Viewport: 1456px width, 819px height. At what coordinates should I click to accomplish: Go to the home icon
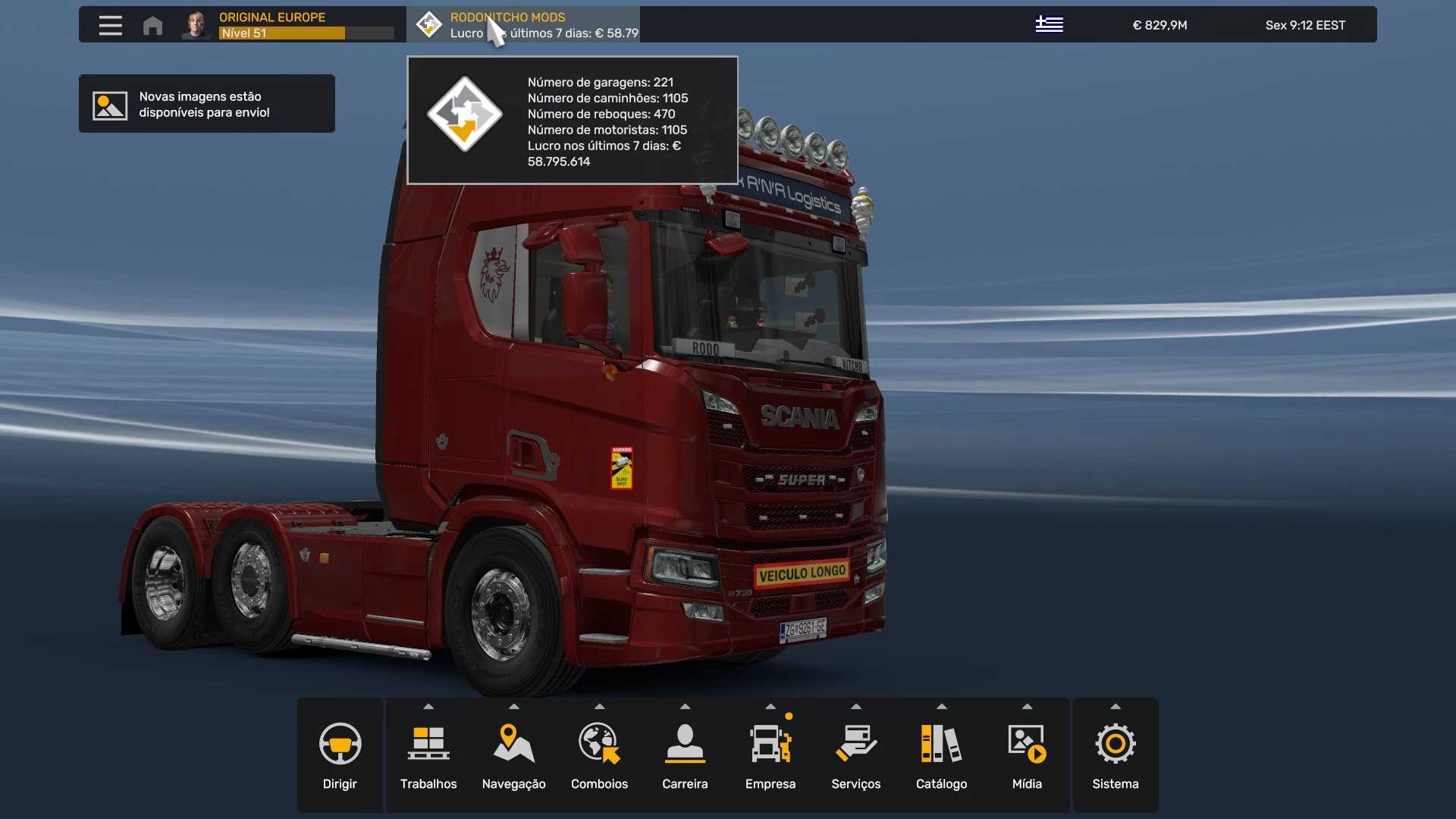152,25
